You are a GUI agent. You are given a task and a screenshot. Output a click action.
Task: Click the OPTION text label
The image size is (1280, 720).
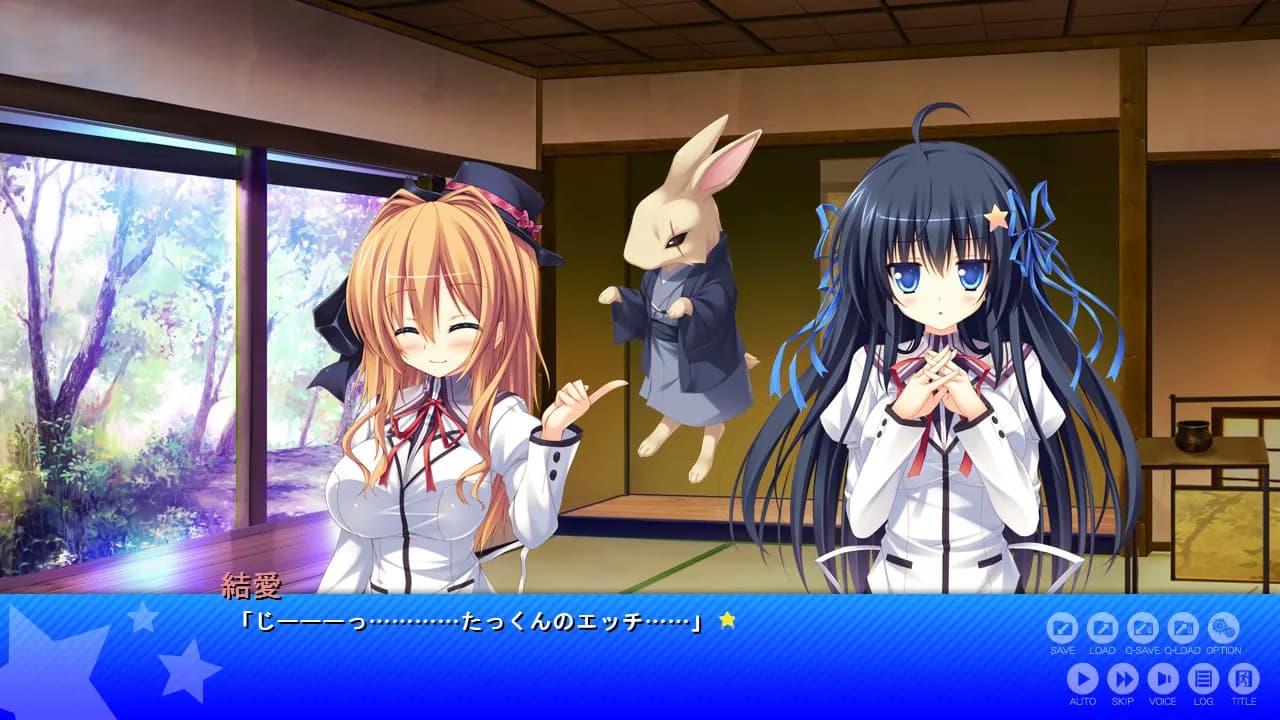point(1224,650)
